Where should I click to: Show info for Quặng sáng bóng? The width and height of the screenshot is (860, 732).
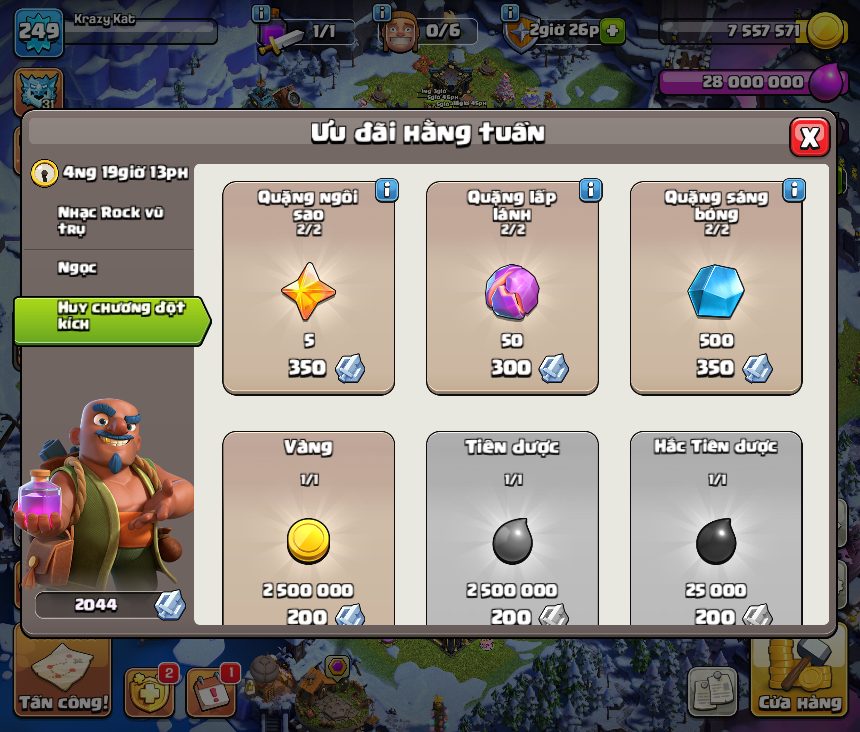(x=794, y=190)
